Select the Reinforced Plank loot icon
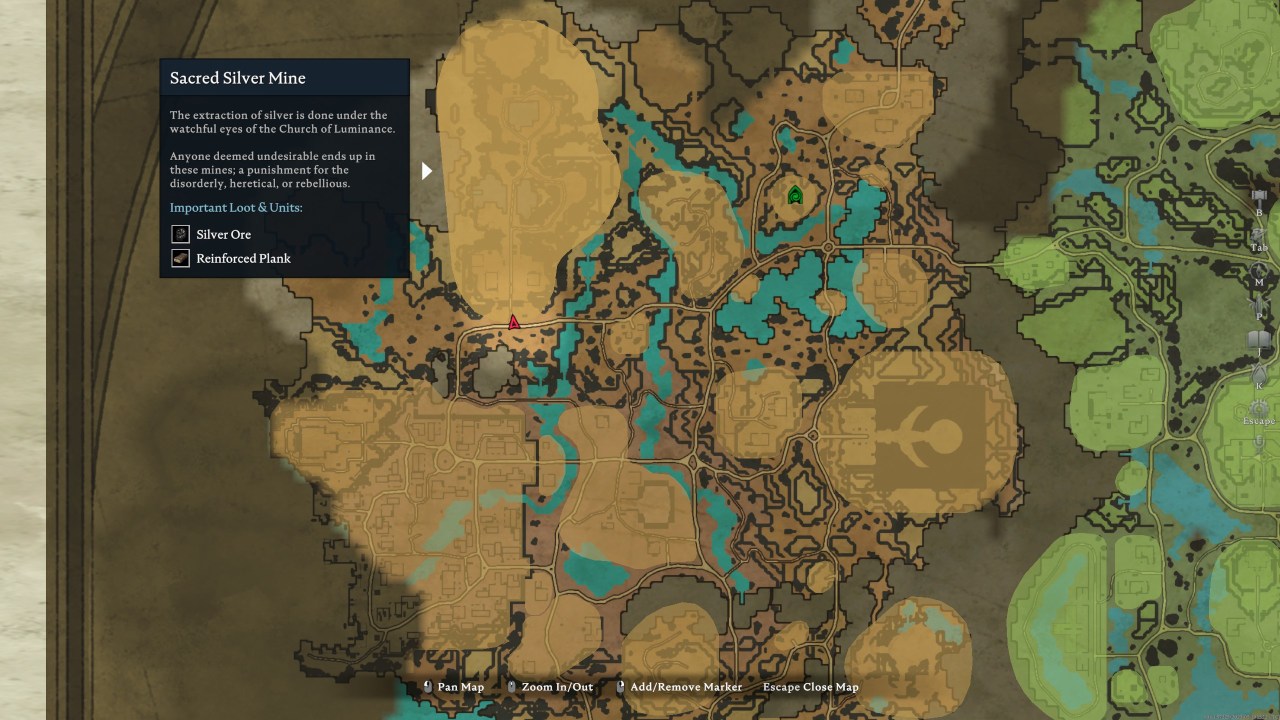This screenshot has height=720, width=1280. coord(180,258)
